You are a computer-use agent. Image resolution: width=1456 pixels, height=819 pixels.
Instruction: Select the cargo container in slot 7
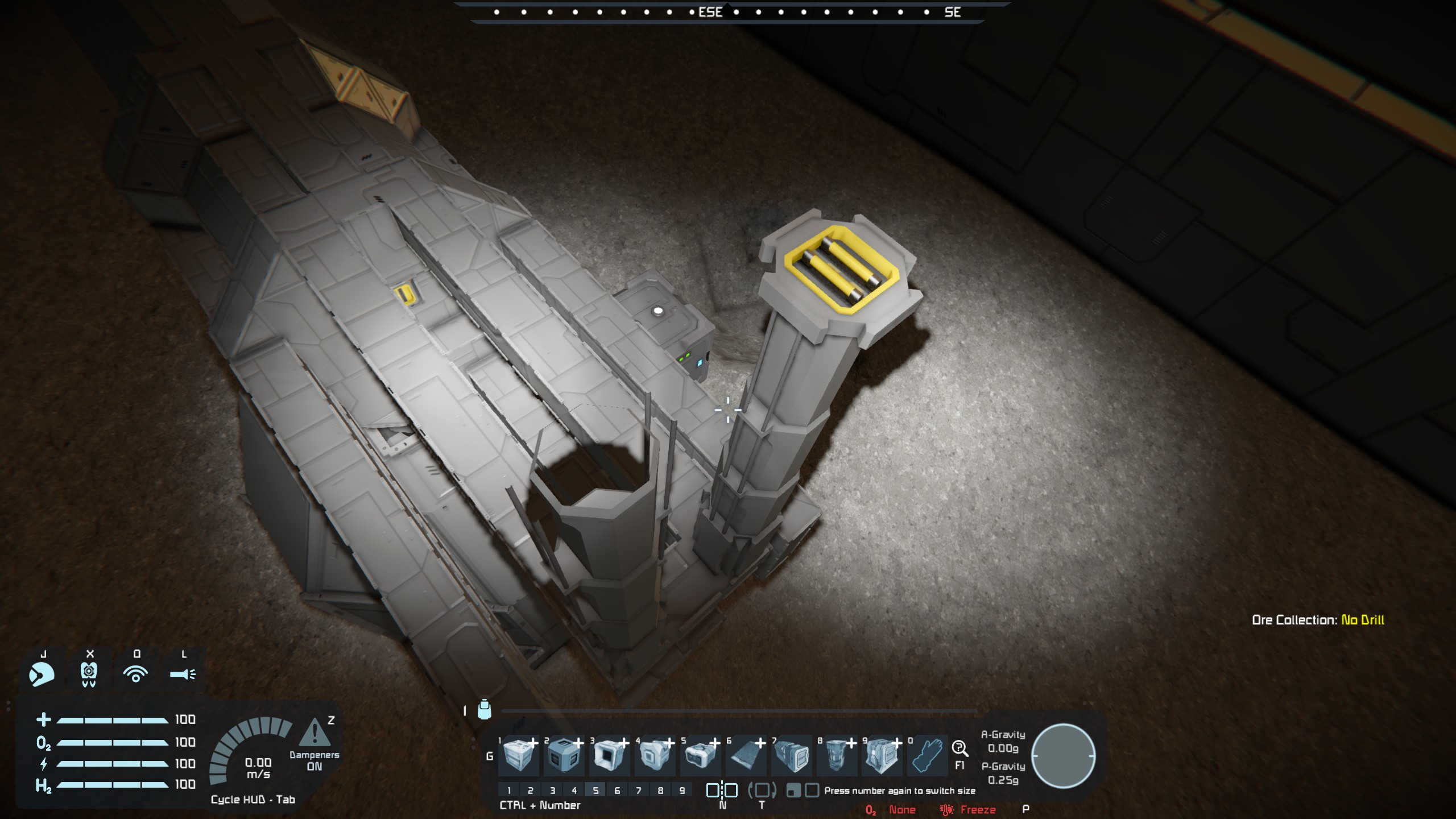[x=791, y=756]
